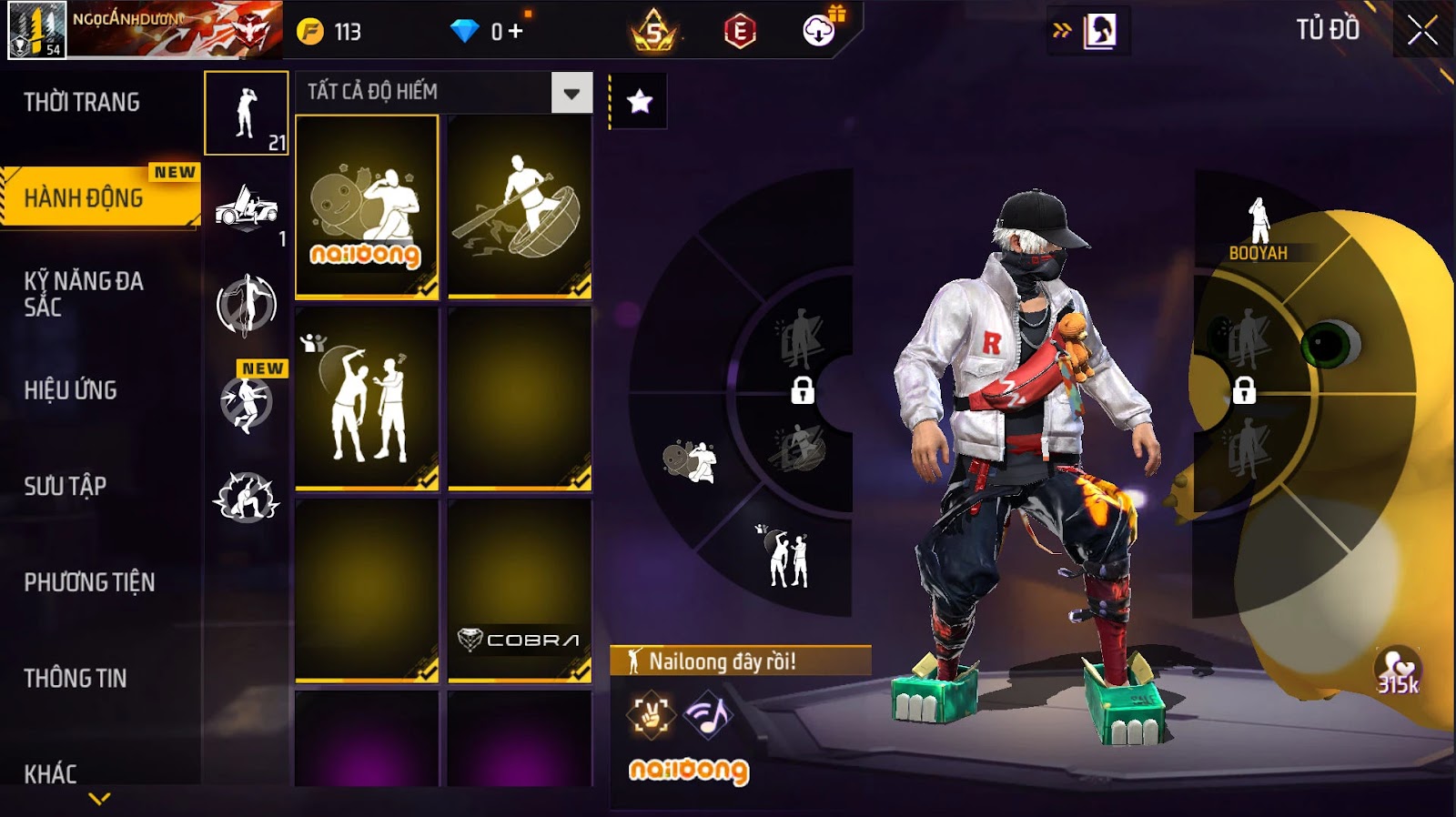Choose the emote subcategory with count 21

(246, 114)
